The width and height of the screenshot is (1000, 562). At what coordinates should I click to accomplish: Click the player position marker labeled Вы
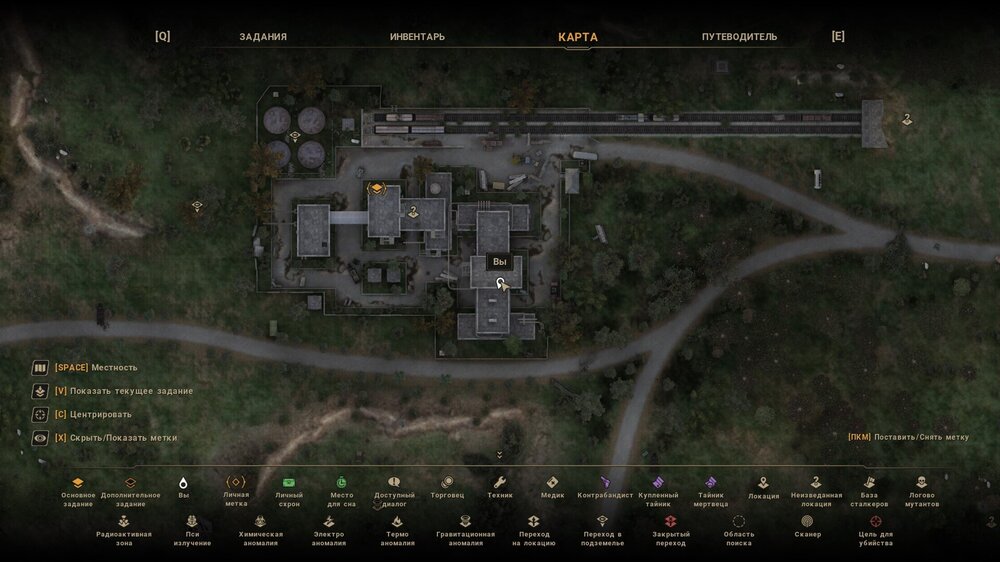tap(500, 284)
